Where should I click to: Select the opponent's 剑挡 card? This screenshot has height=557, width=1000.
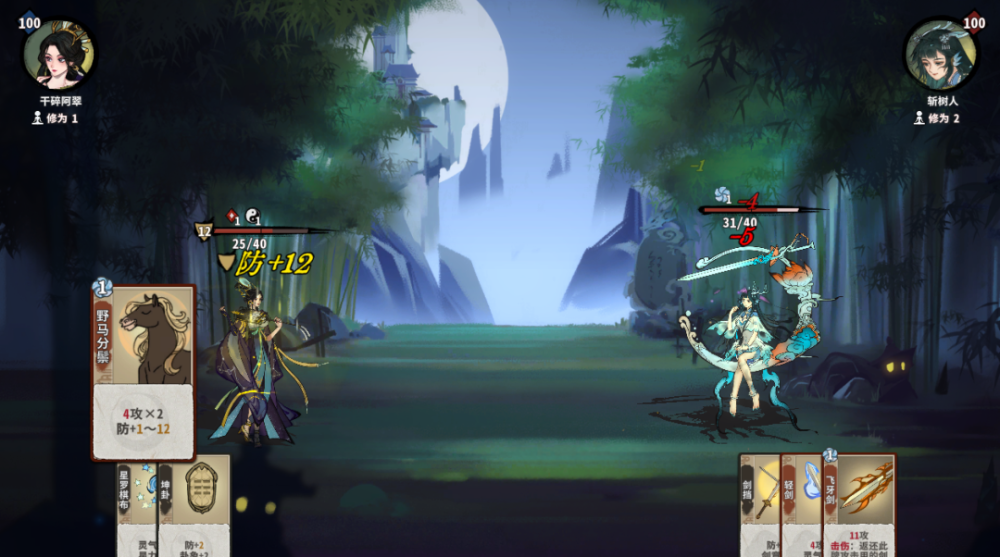759,506
